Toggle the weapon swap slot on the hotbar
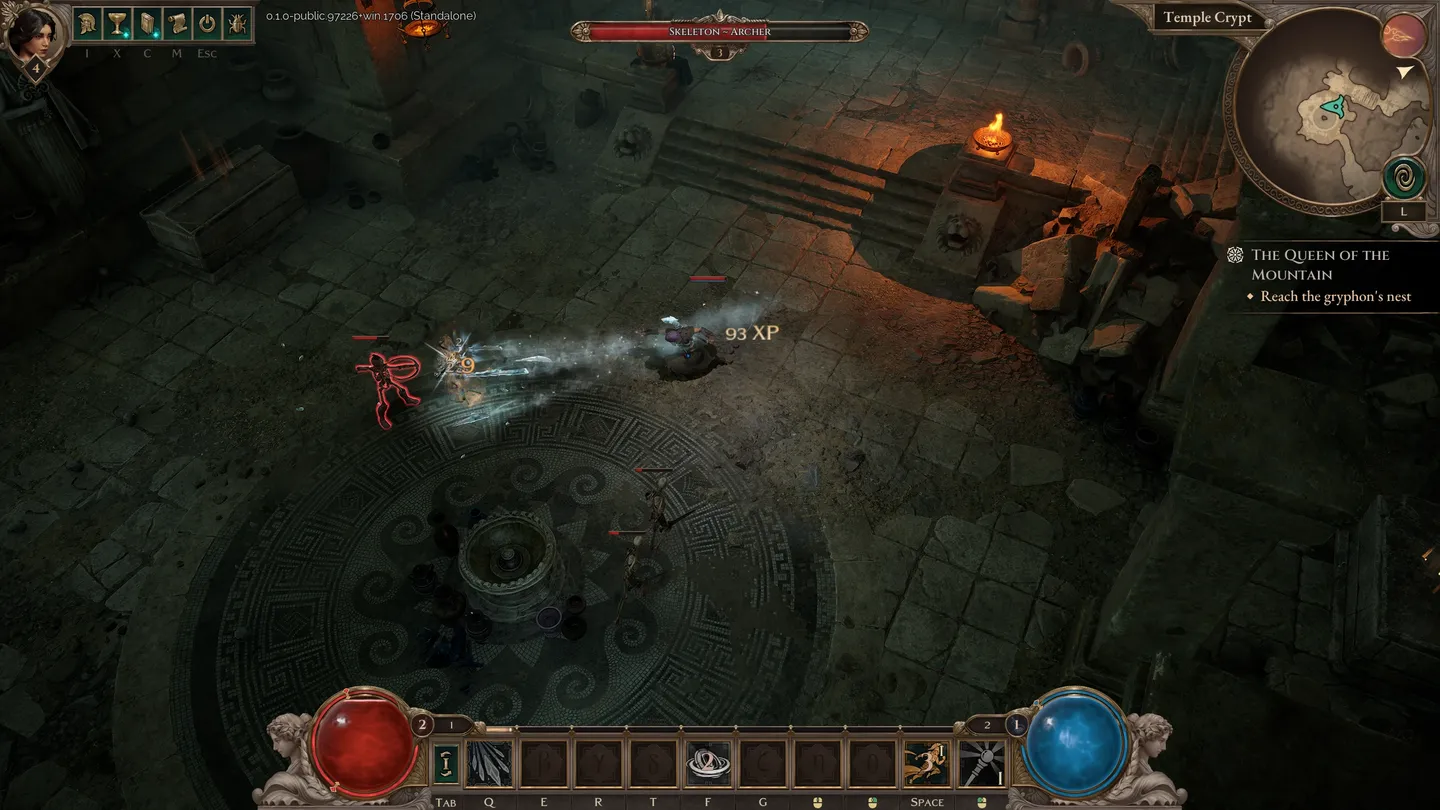The image size is (1440, 810). [x=447, y=764]
